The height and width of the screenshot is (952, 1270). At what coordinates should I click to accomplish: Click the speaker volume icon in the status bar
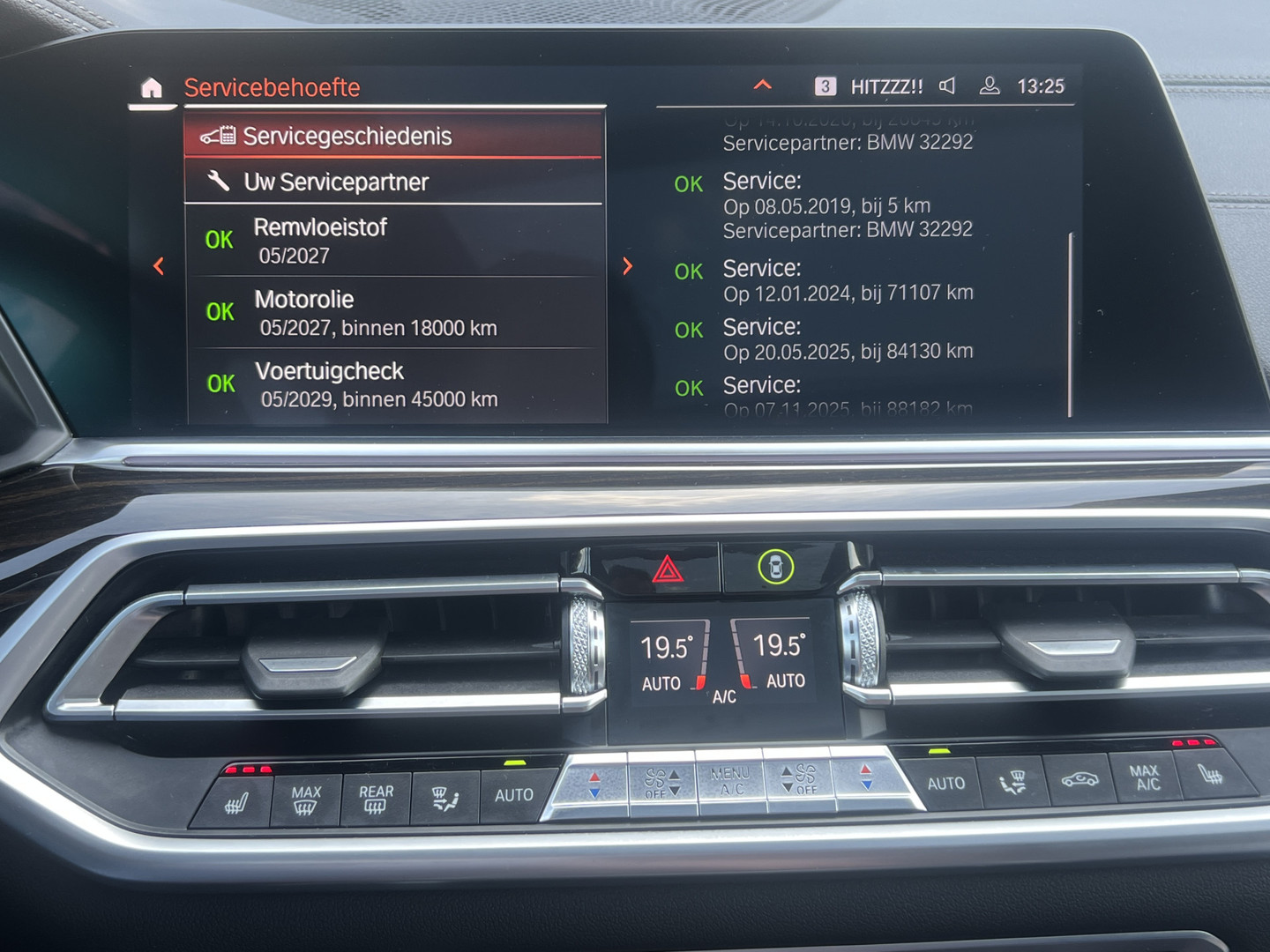pyautogui.click(x=947, y=86)
